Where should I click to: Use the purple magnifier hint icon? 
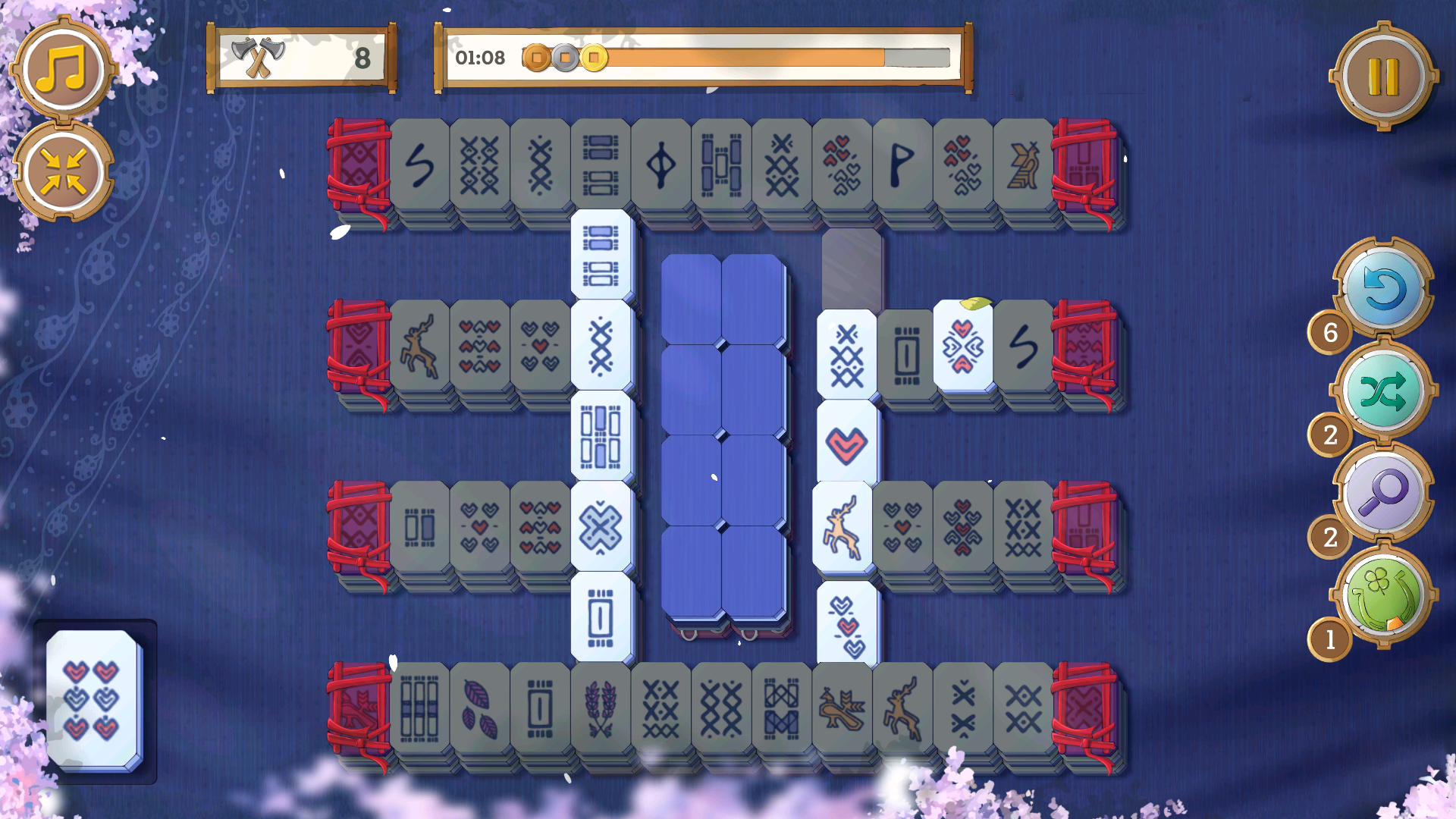[x=1385, y=493]
